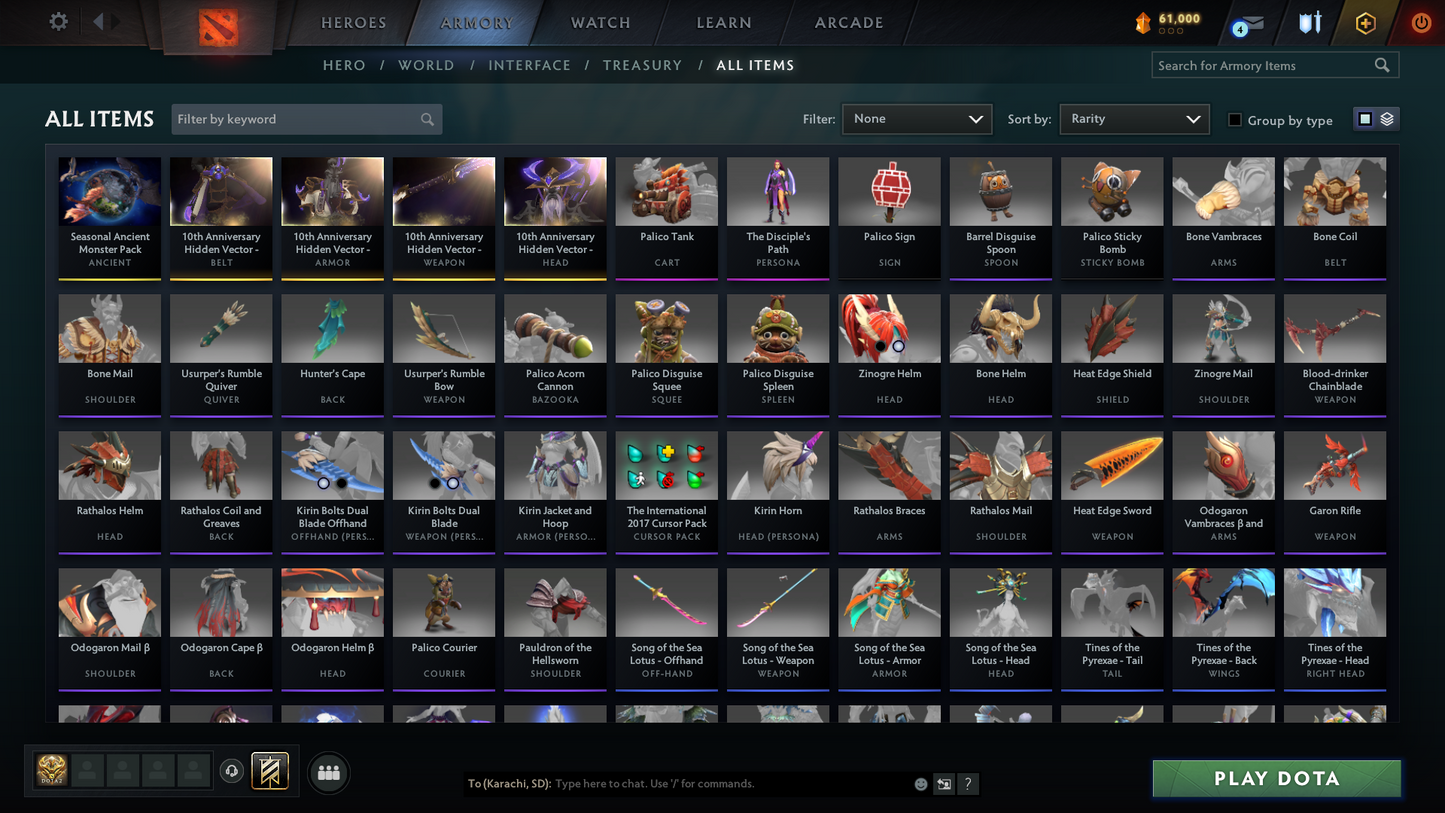The width and height of the screenshot is (1445, 813).
Task: Click the power icon to exit Dota
Action: click(1421, 21)
